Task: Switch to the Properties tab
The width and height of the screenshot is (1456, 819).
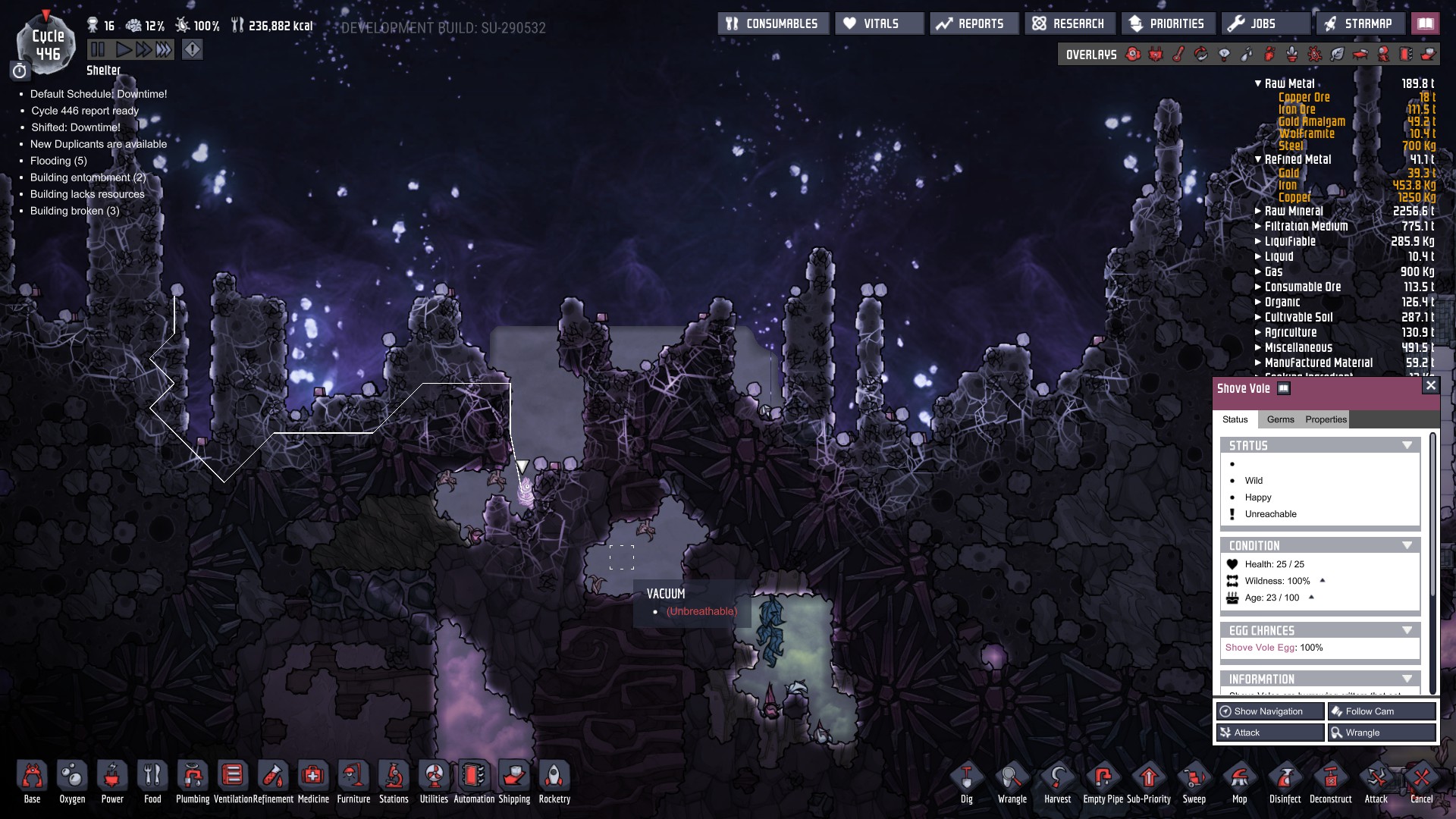Action: click(x=1326, y=419)
